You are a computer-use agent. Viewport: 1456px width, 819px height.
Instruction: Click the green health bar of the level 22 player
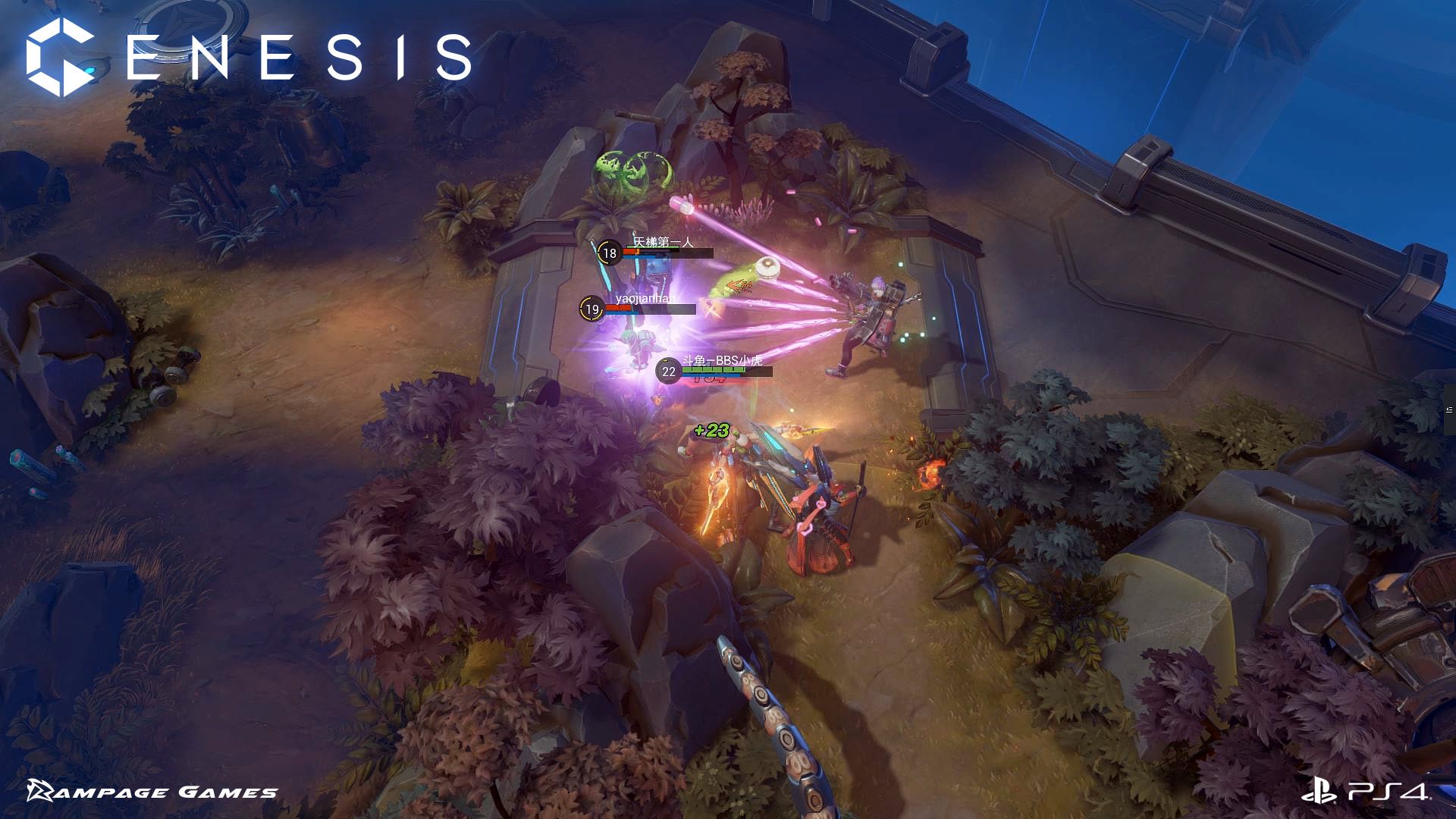click(714, 369)
